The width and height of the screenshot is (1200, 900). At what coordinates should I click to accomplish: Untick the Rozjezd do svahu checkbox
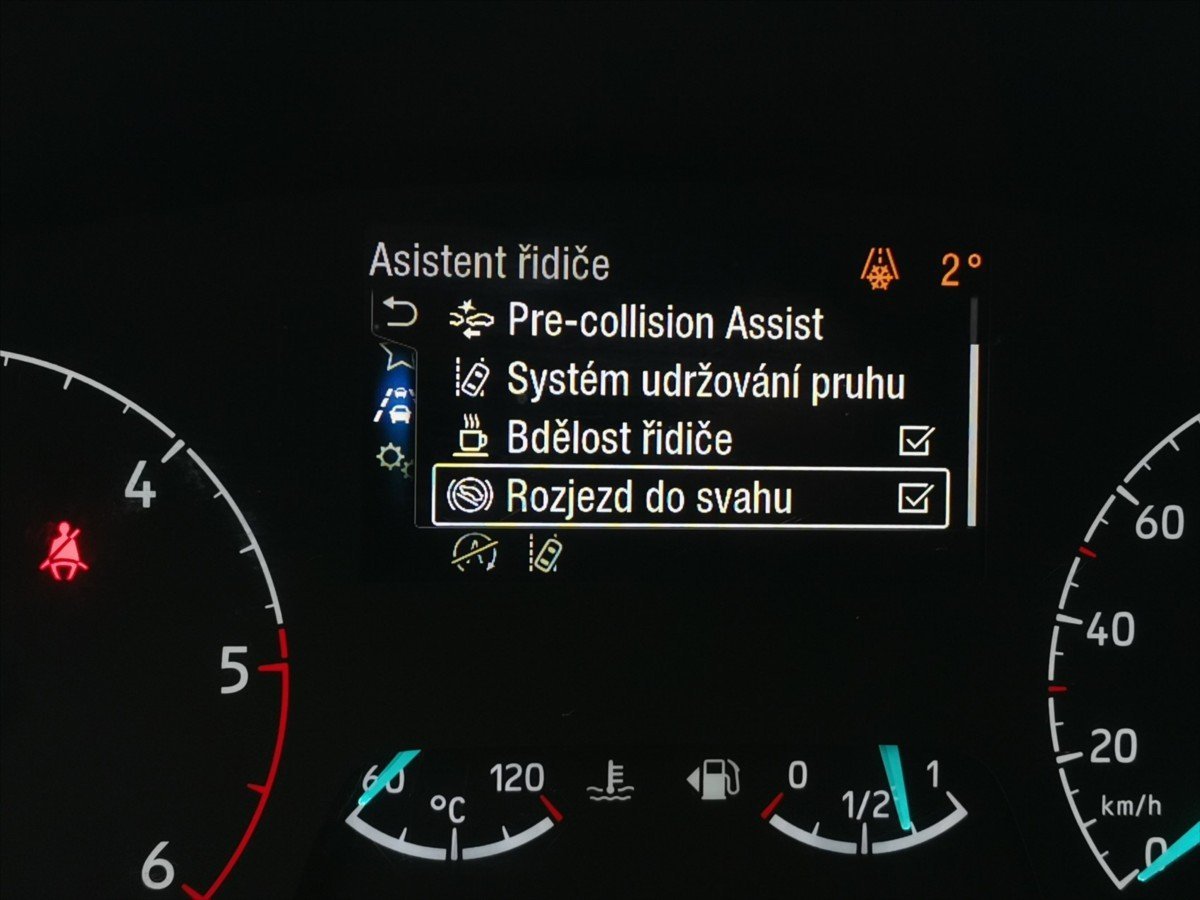[915, 497]
